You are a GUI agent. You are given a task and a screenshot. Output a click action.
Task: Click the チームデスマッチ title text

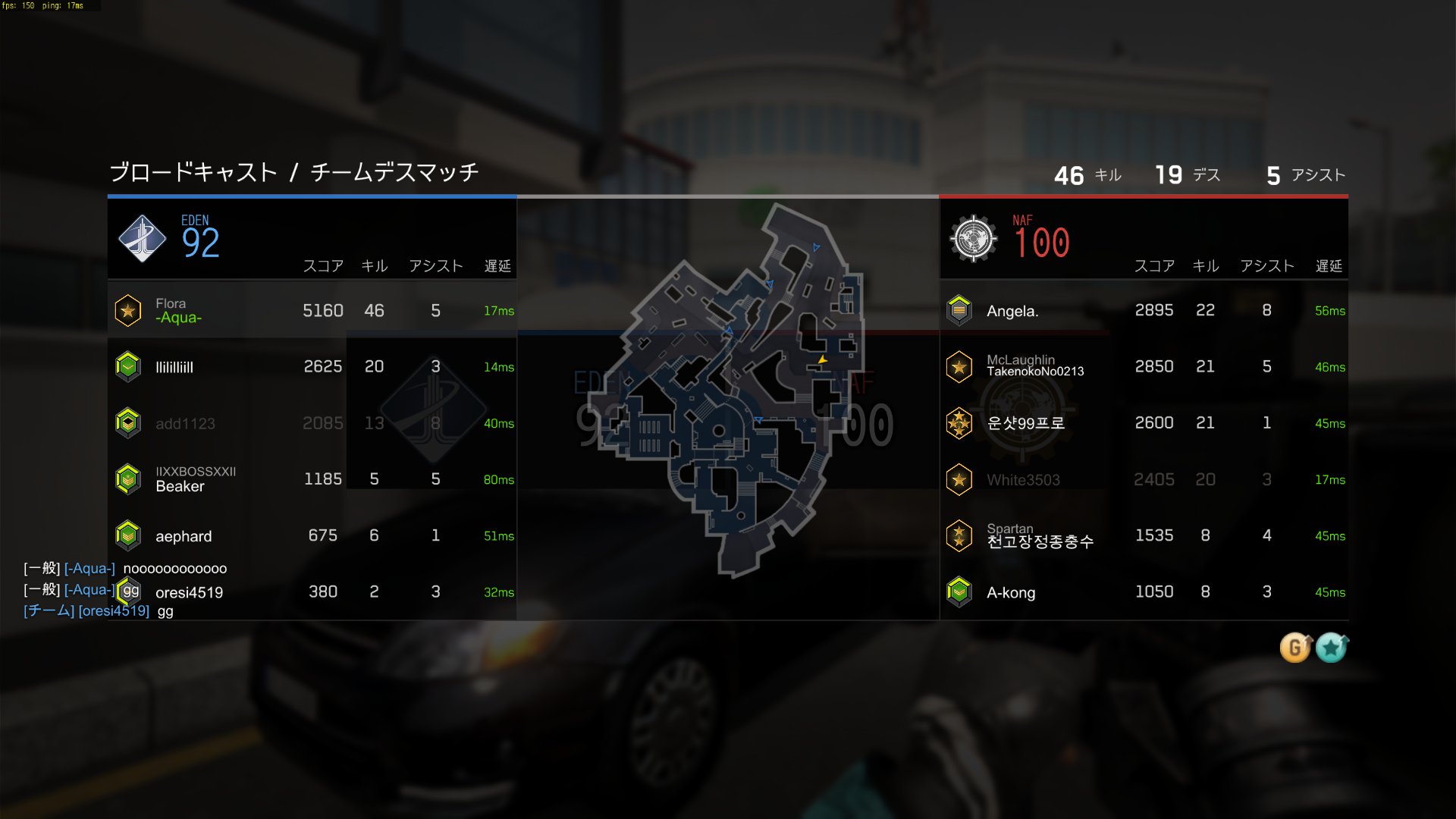click(394, 172)
